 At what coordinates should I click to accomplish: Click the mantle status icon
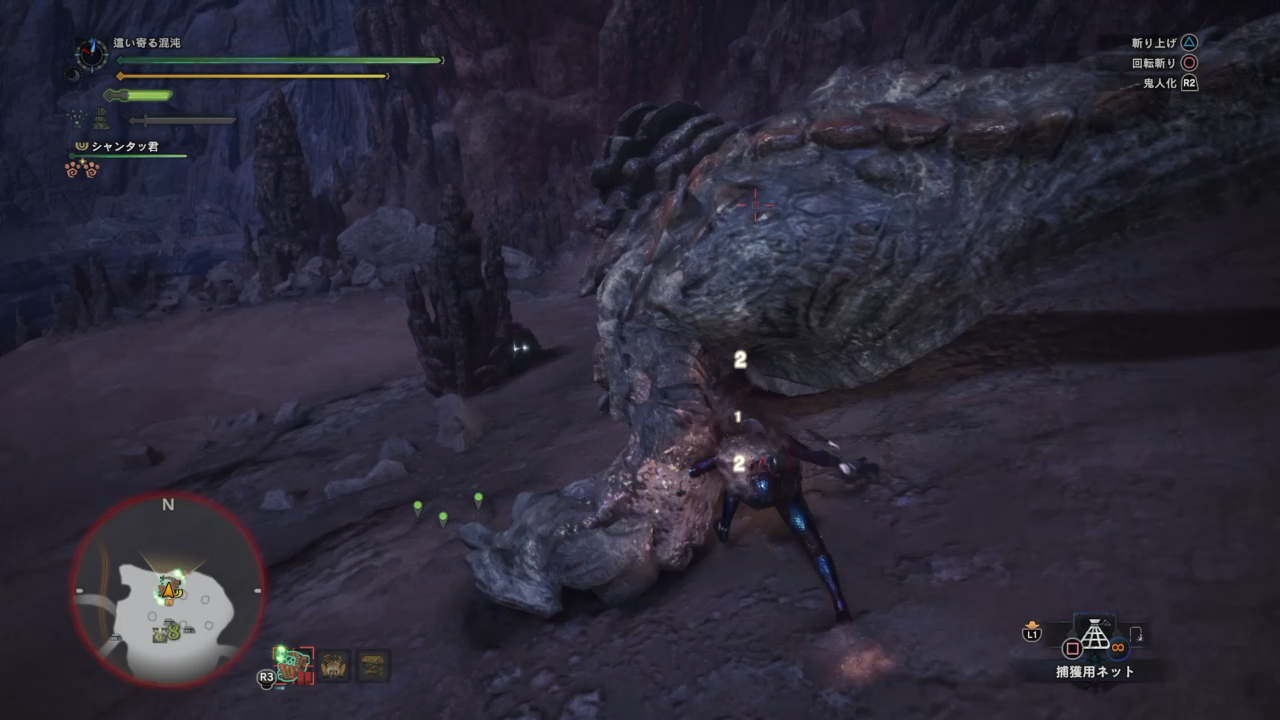102,119
